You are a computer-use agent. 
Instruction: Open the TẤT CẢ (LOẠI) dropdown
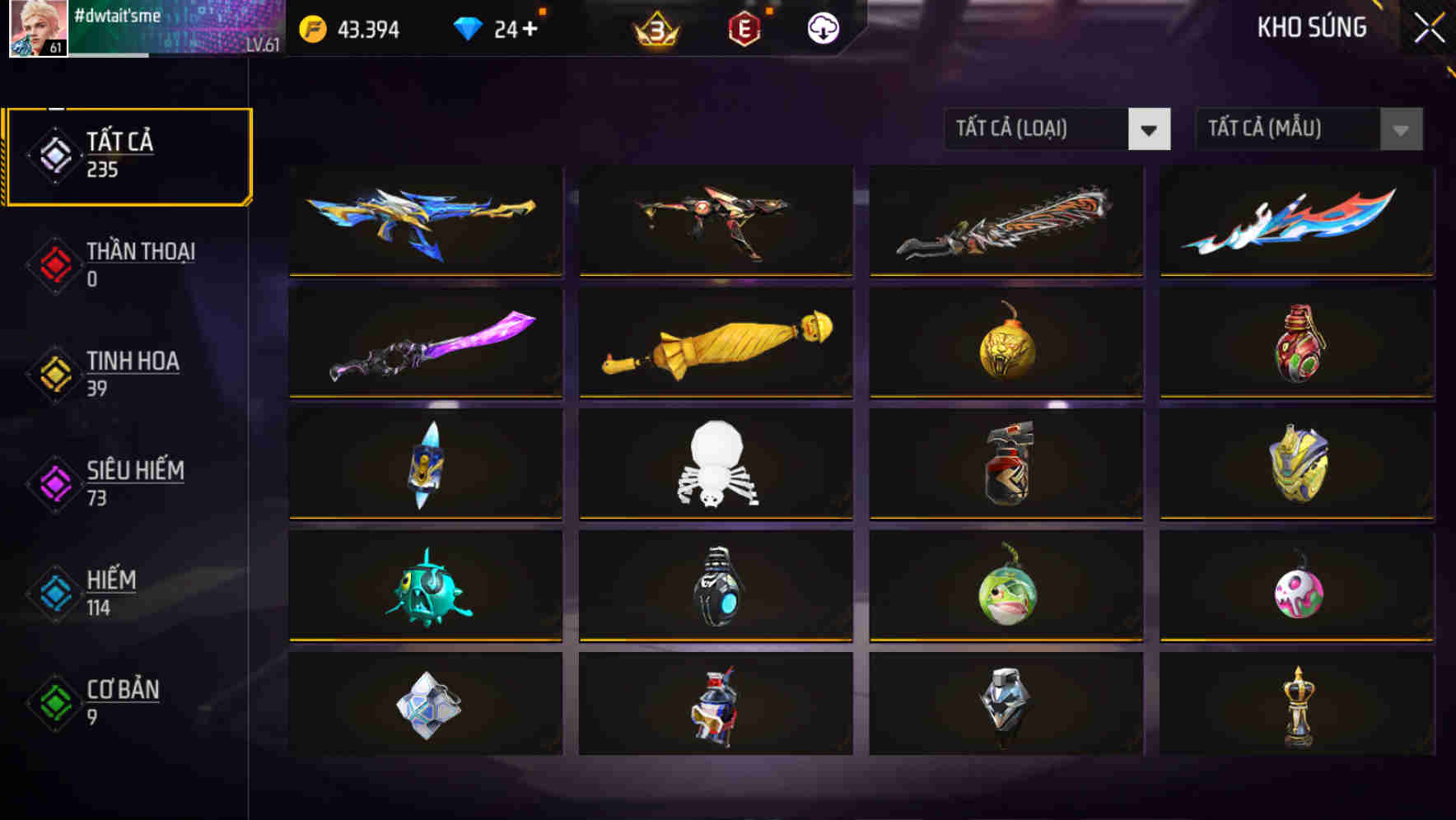tap(1034, 129)
